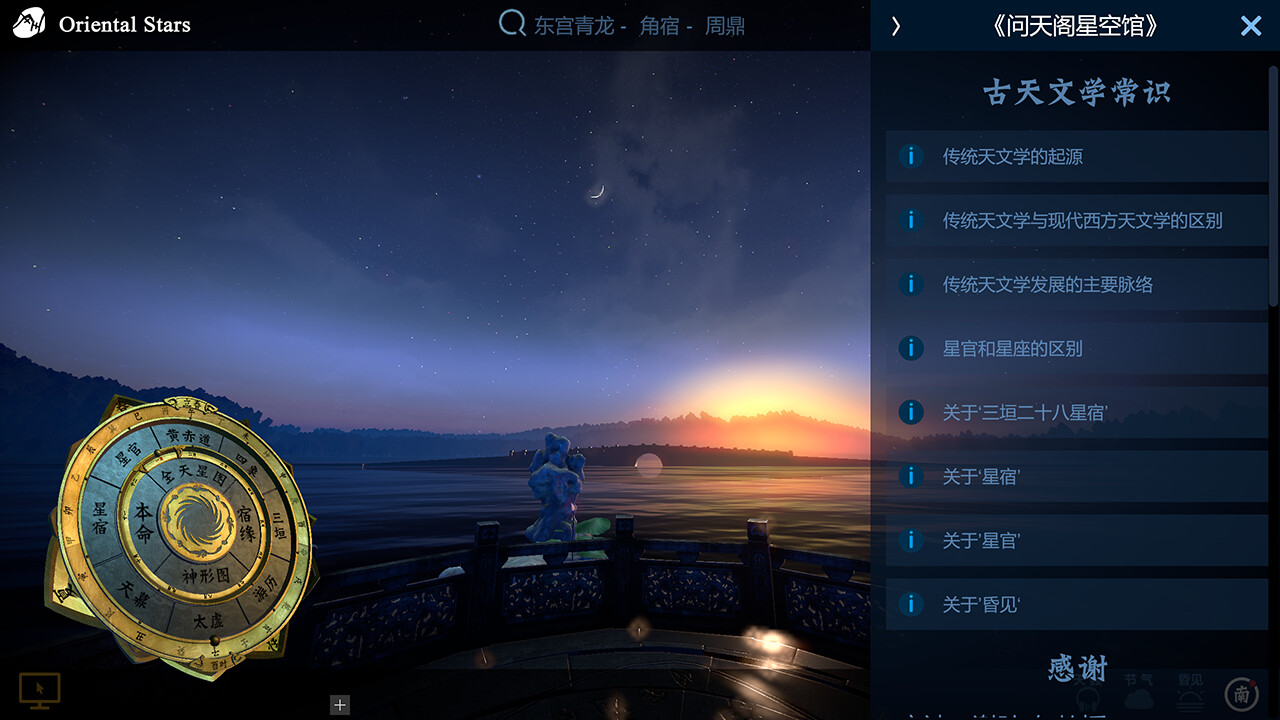This screenshot has height=720, width=1280.
Task: Toggle 昏见 dusk visibility mode
Action: pyautogui.click(x=1190, y=690)
